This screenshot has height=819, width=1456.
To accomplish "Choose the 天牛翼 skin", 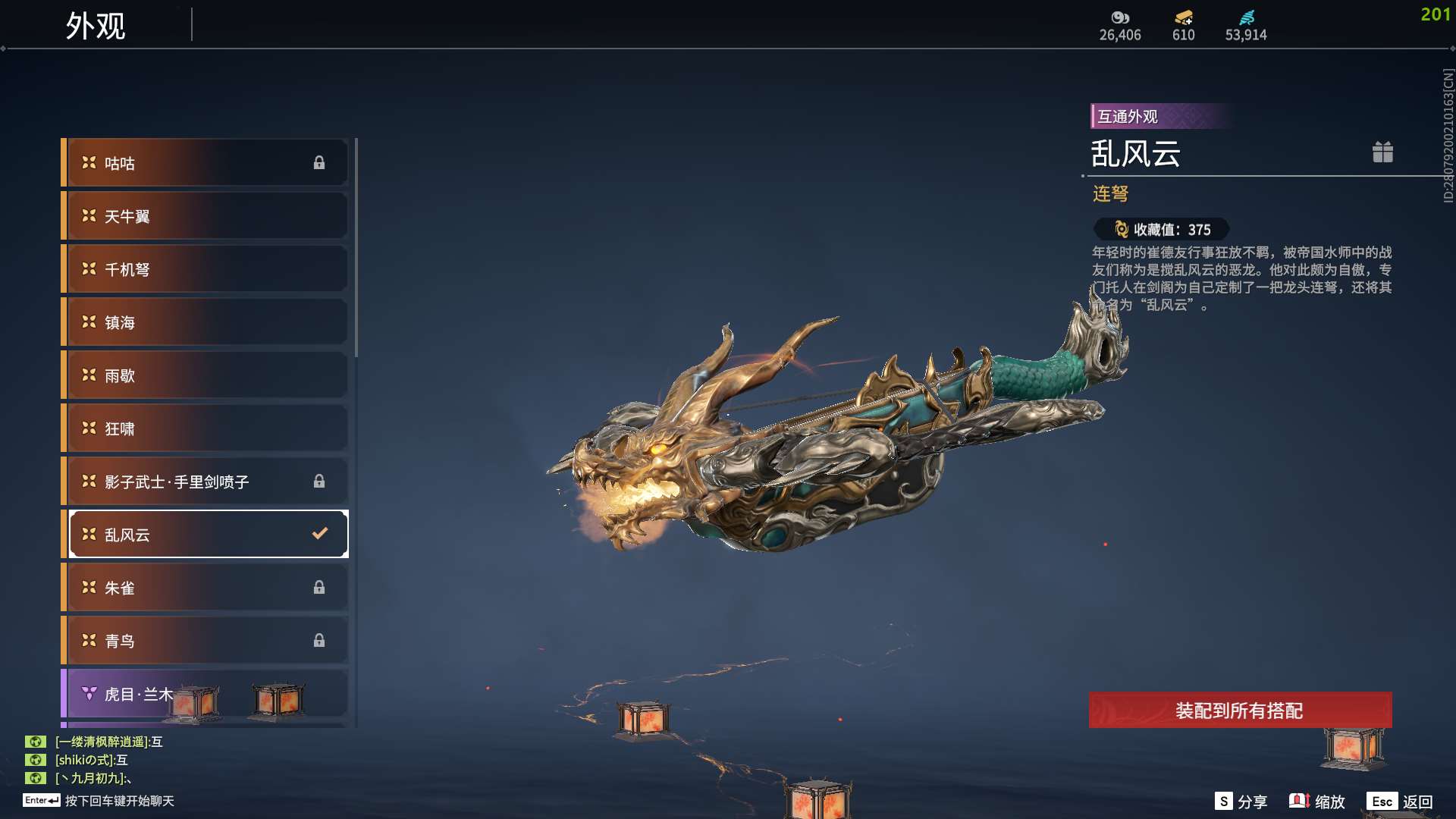I will click(206, 216).
